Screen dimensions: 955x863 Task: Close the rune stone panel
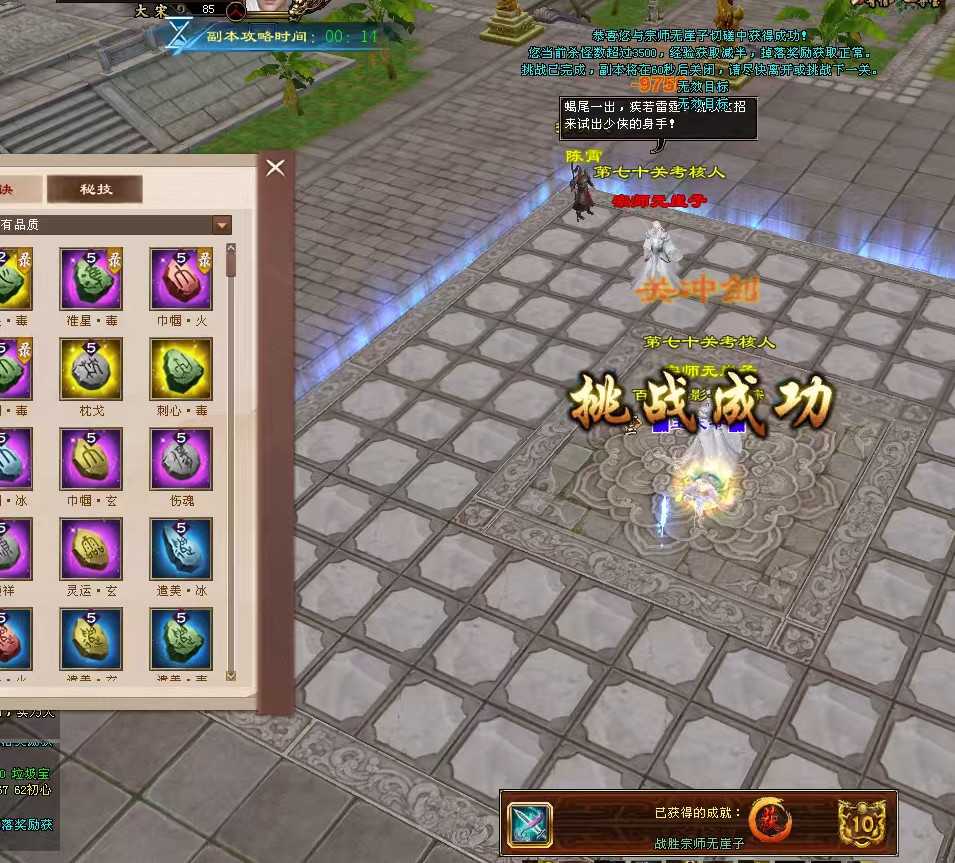click(x=276, y=168)
